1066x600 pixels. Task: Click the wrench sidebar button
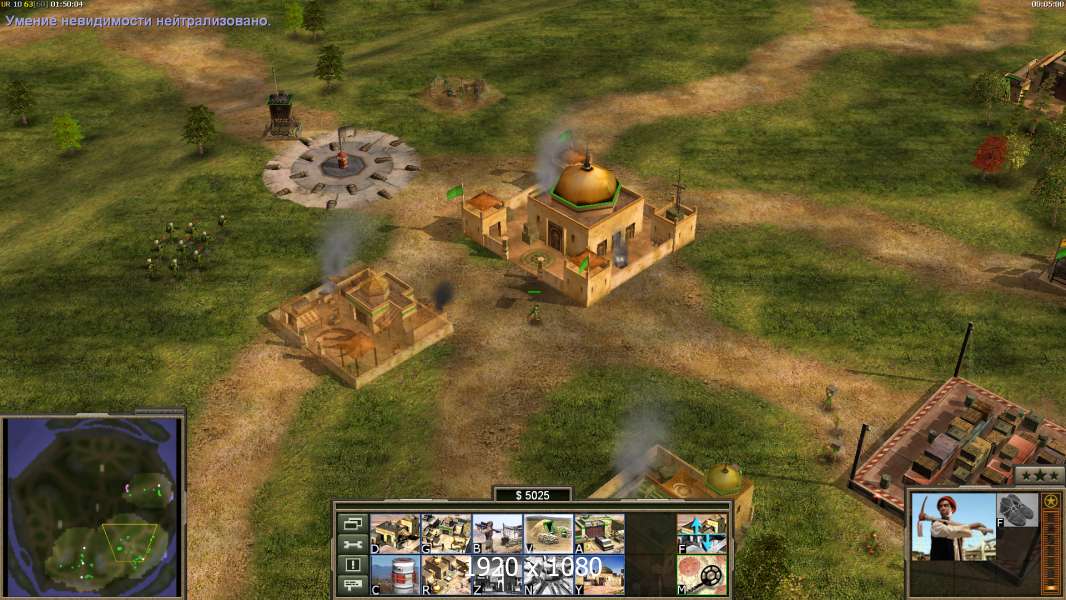pos(351,544)
